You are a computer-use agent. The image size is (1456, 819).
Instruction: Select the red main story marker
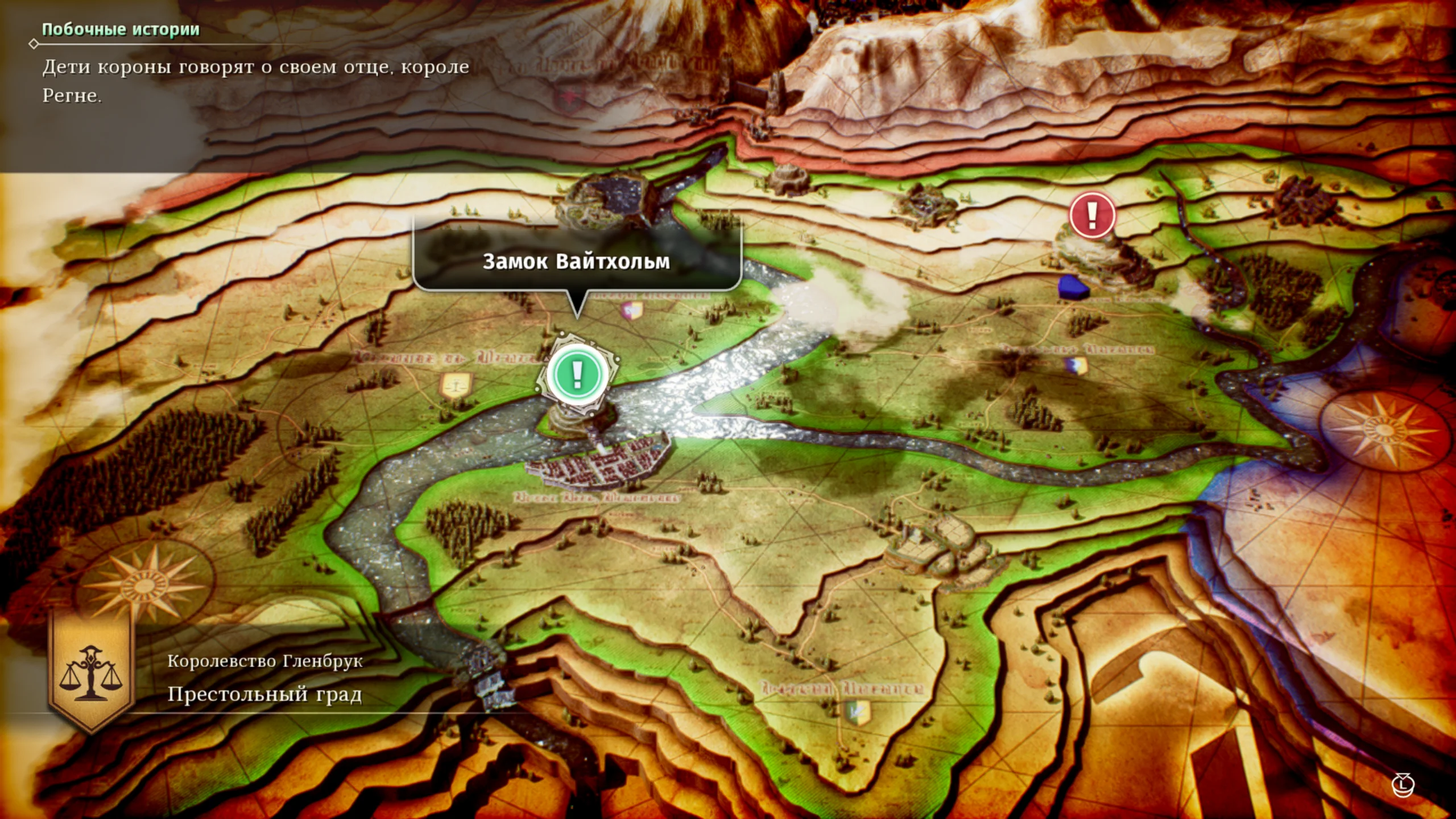point(1091,215)
